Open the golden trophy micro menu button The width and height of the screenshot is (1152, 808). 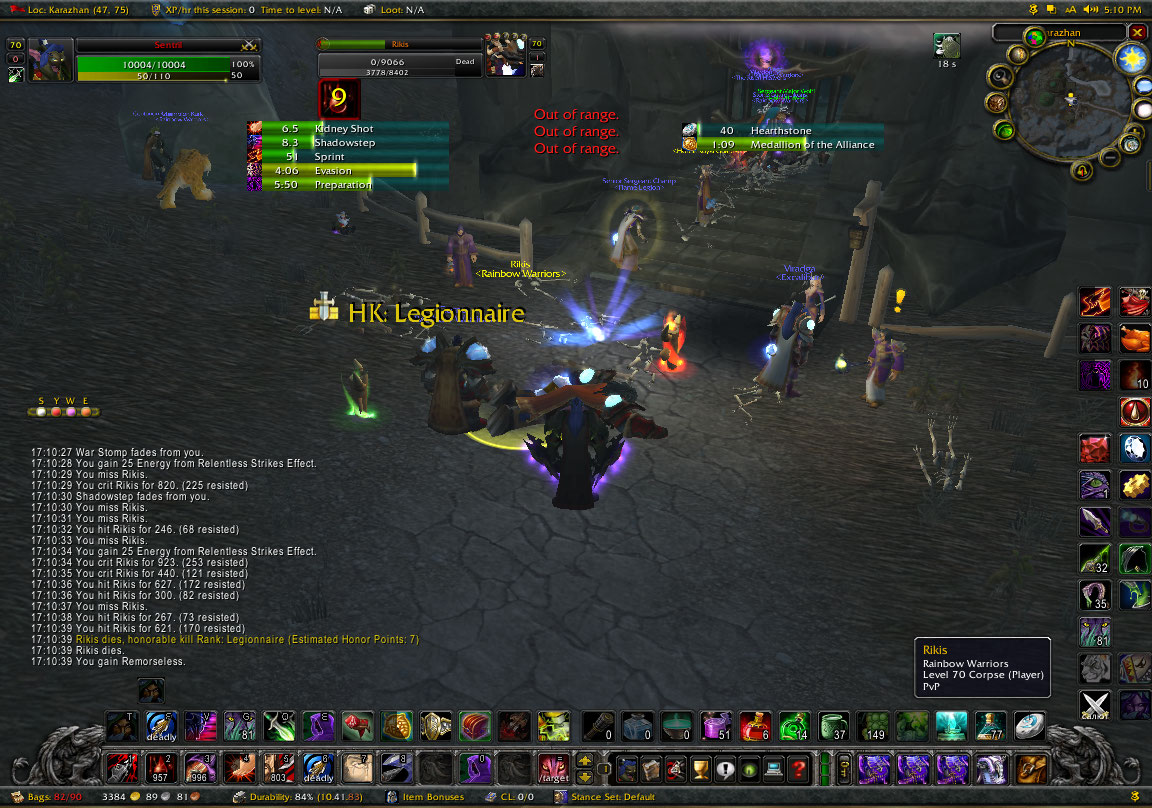pos(701,769)
